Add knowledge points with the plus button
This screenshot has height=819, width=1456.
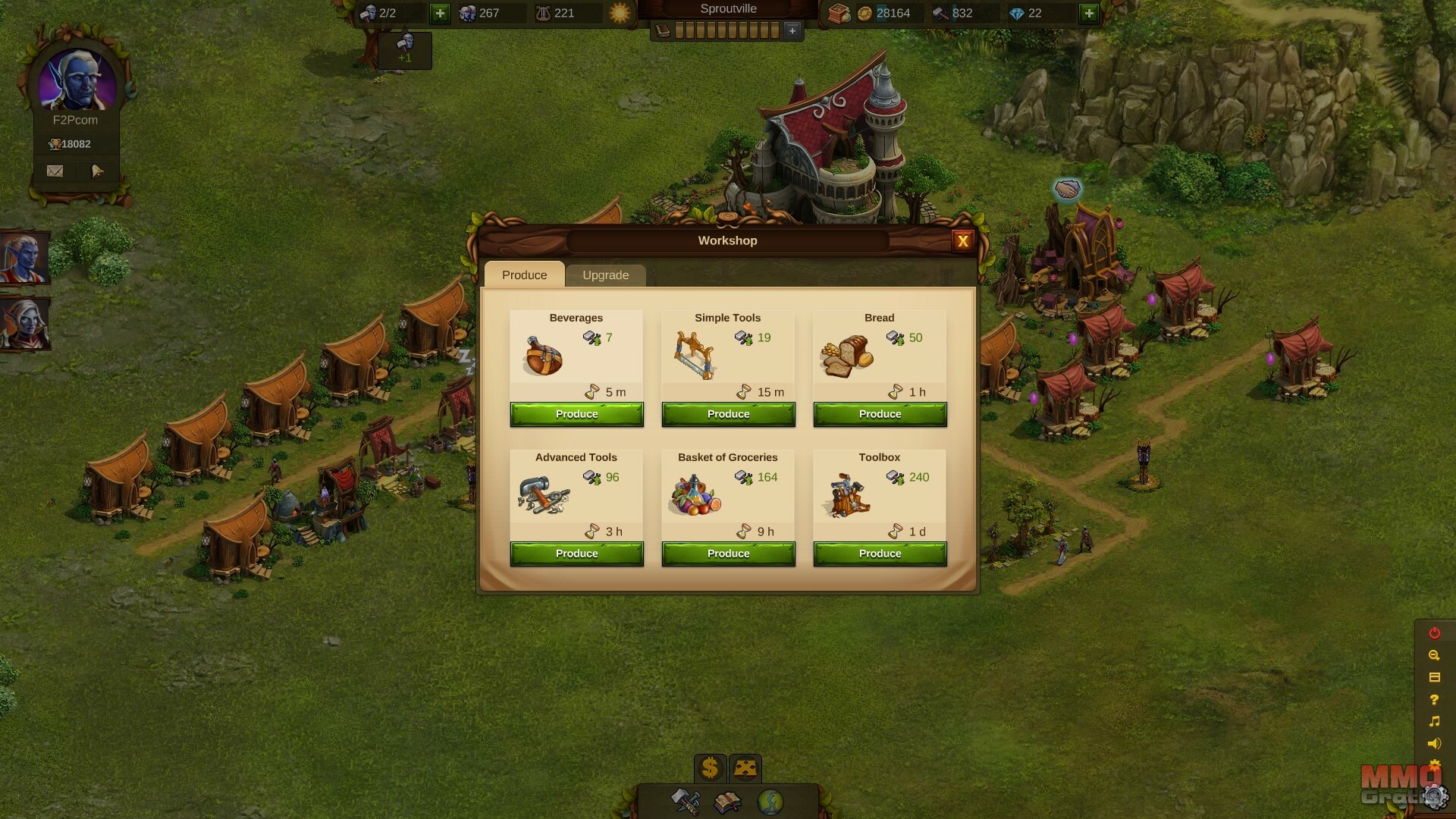(792, 30)
